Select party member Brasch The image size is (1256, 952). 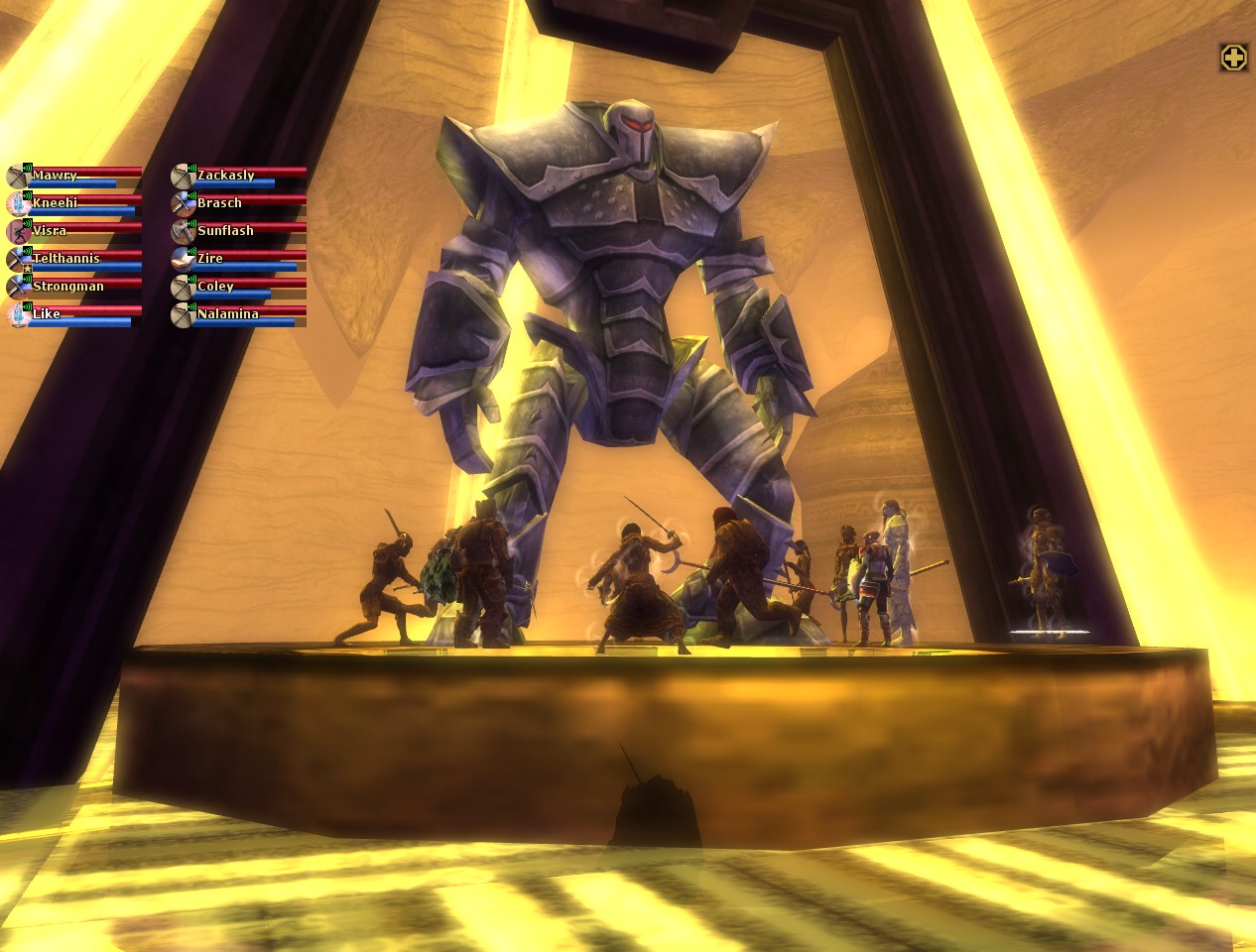(x=239, y=204)
